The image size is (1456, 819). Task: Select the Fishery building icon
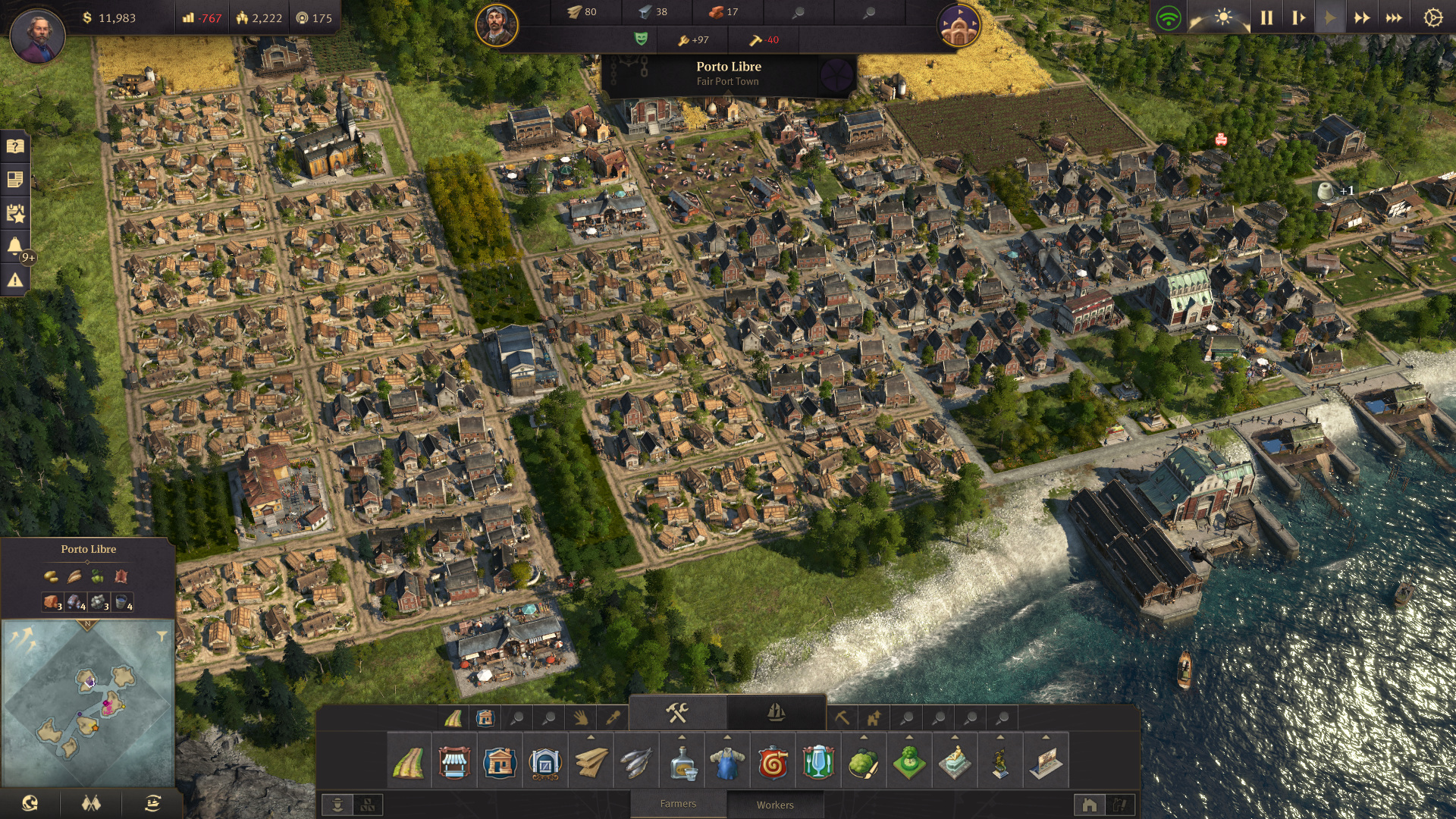coord(637,763)
